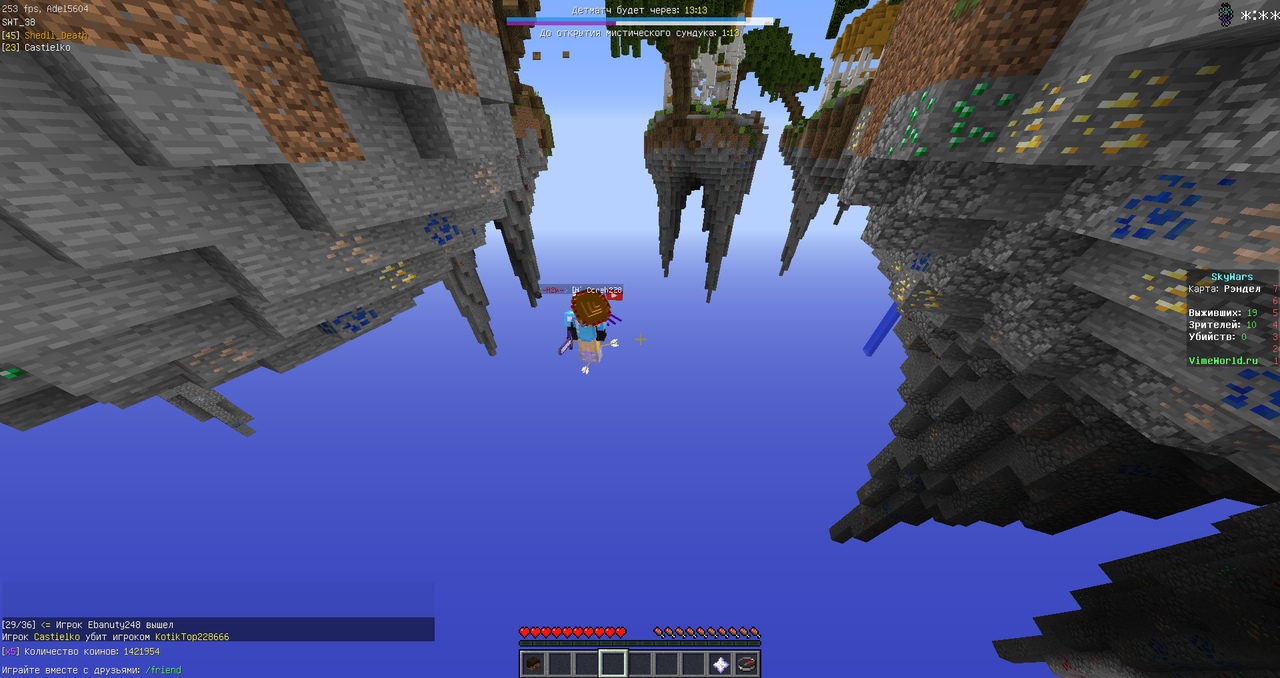
Task: Select the compass hotbar slot
Action: tap(747, 663)
